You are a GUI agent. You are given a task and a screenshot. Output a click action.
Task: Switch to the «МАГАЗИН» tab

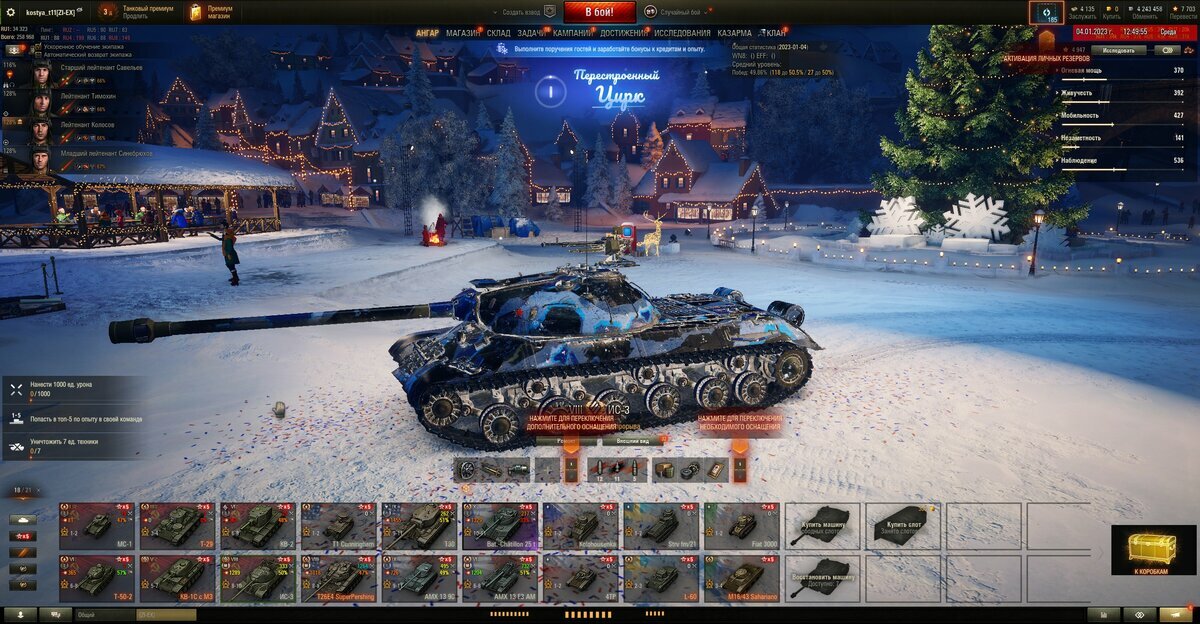(x=462, y=33)
